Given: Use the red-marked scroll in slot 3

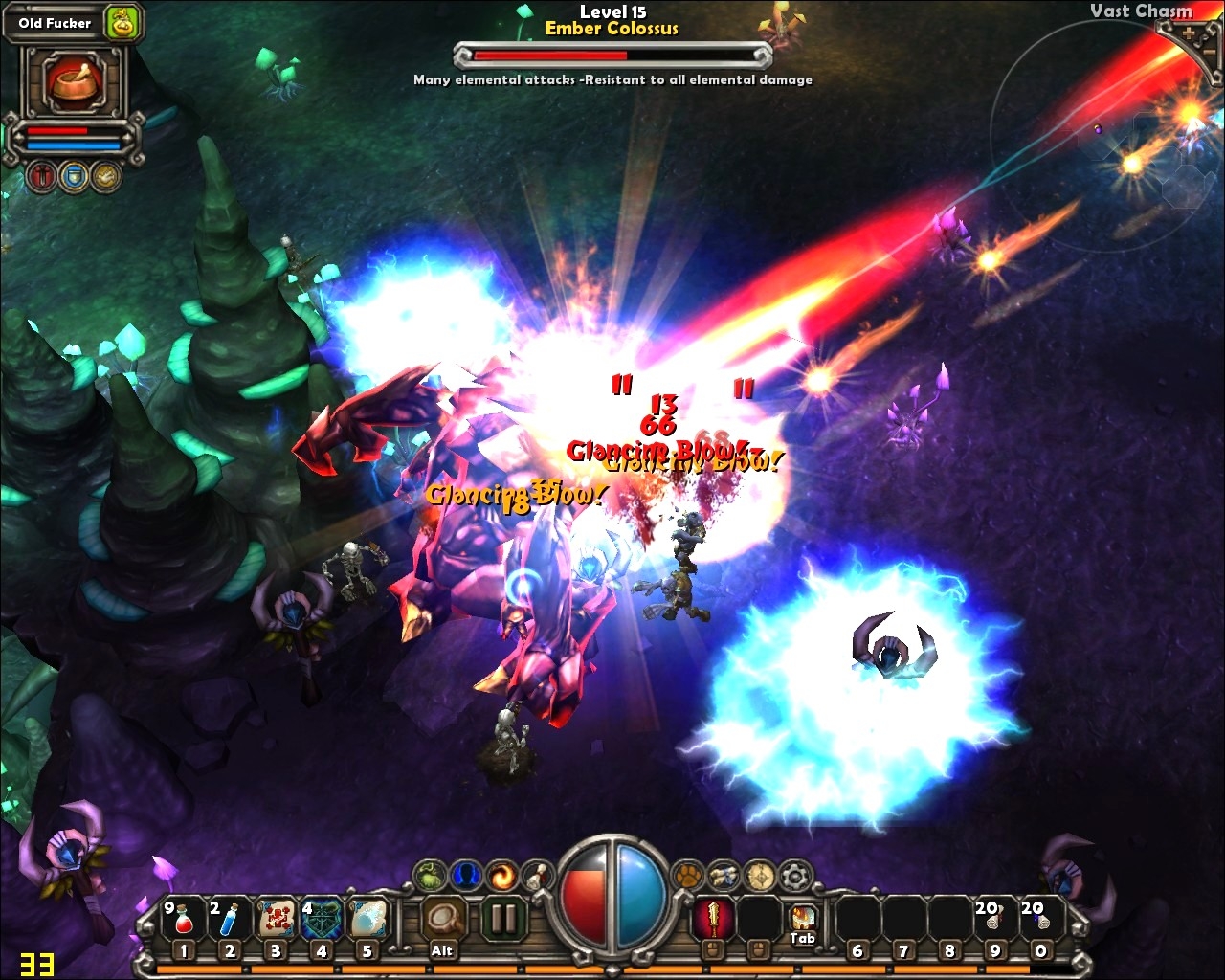Looking at the screenshot, I should pos(276,920).
